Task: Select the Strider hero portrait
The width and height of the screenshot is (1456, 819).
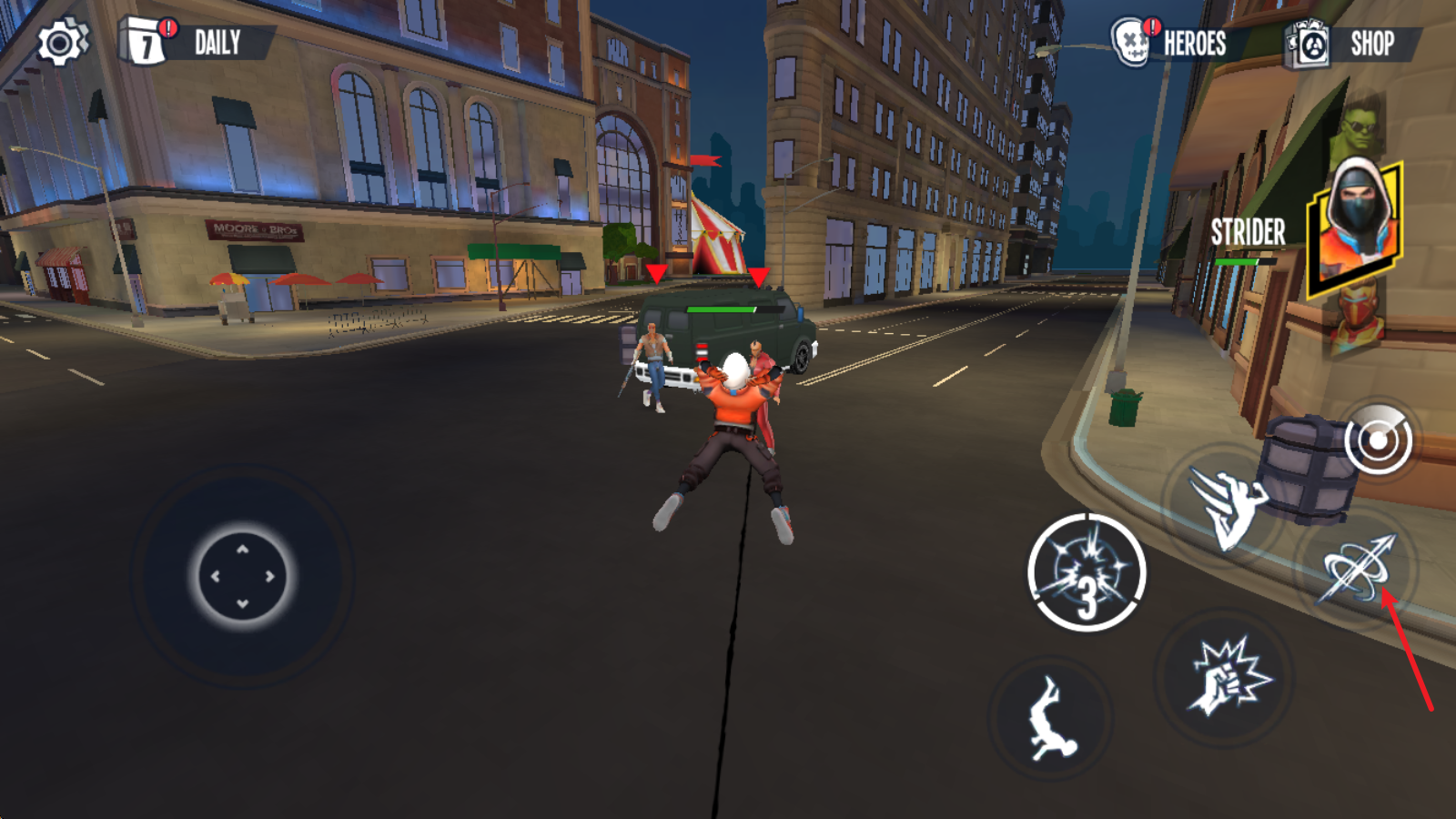Action: click(x=1354, y=227)
